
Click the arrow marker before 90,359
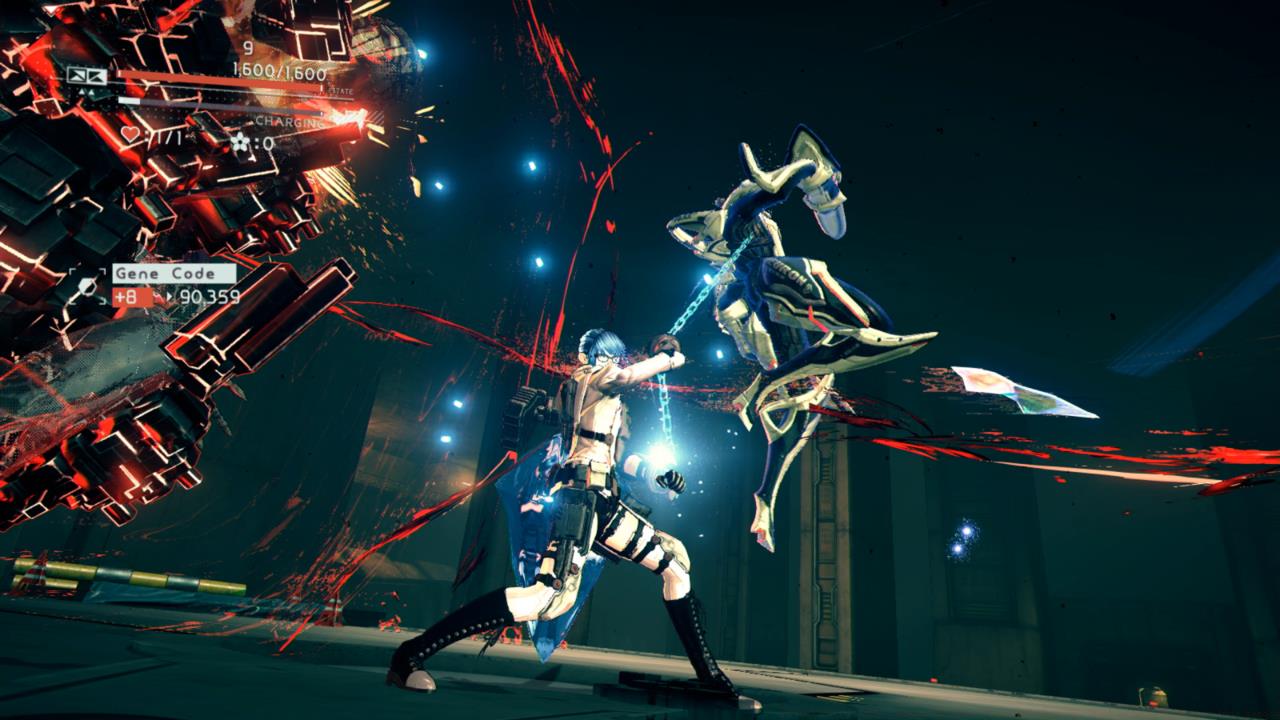pos(170,296)
